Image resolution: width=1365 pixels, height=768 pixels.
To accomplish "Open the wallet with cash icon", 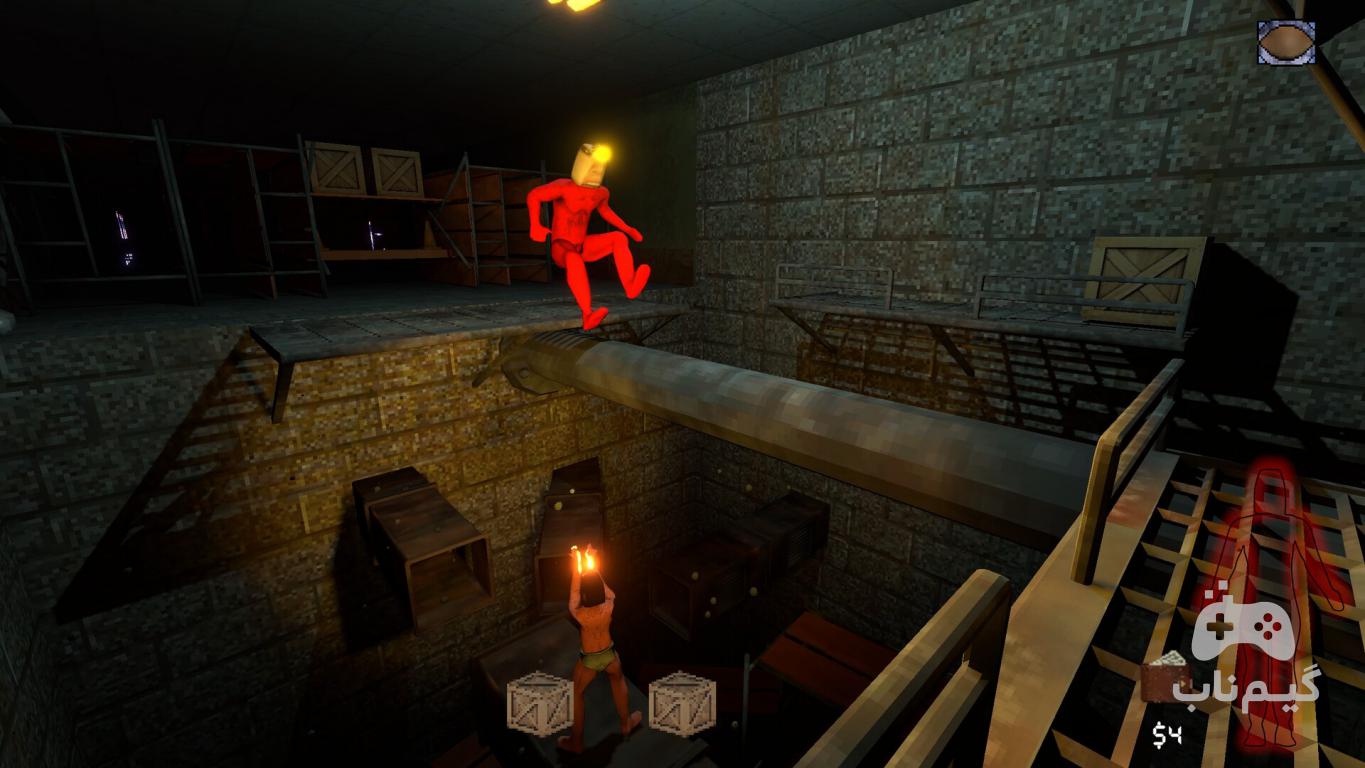I will (1163, 679).
